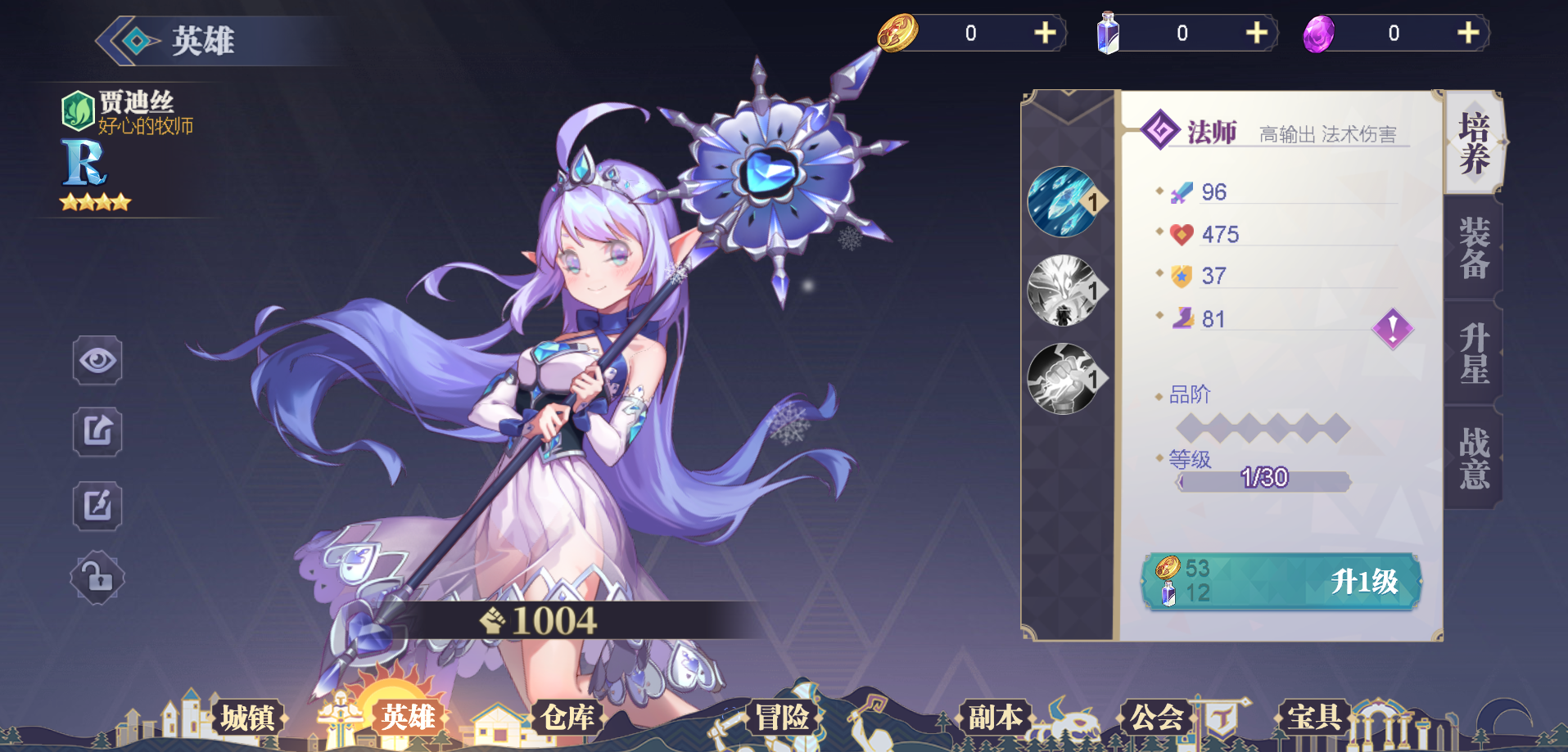Tap the purple exclamation diamond icon

click(x=1392, y=329)
